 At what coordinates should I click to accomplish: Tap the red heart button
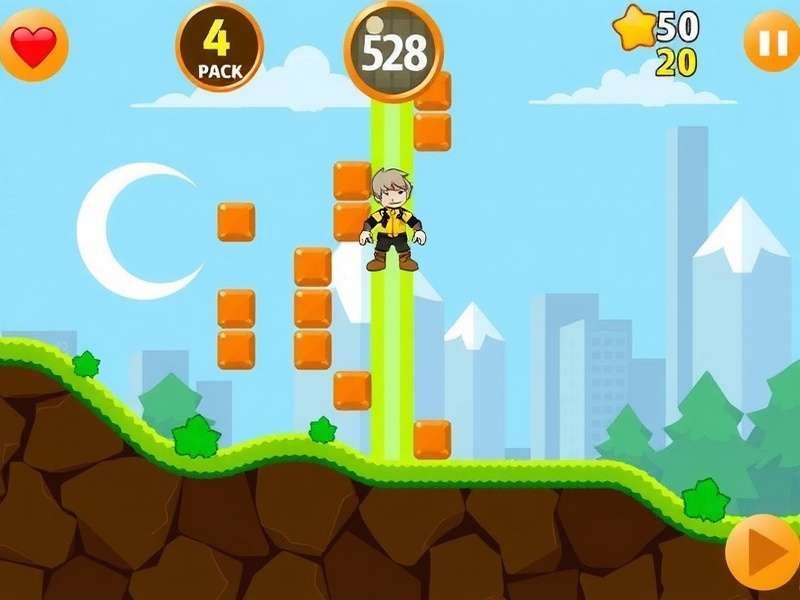[x=34, y=46]
